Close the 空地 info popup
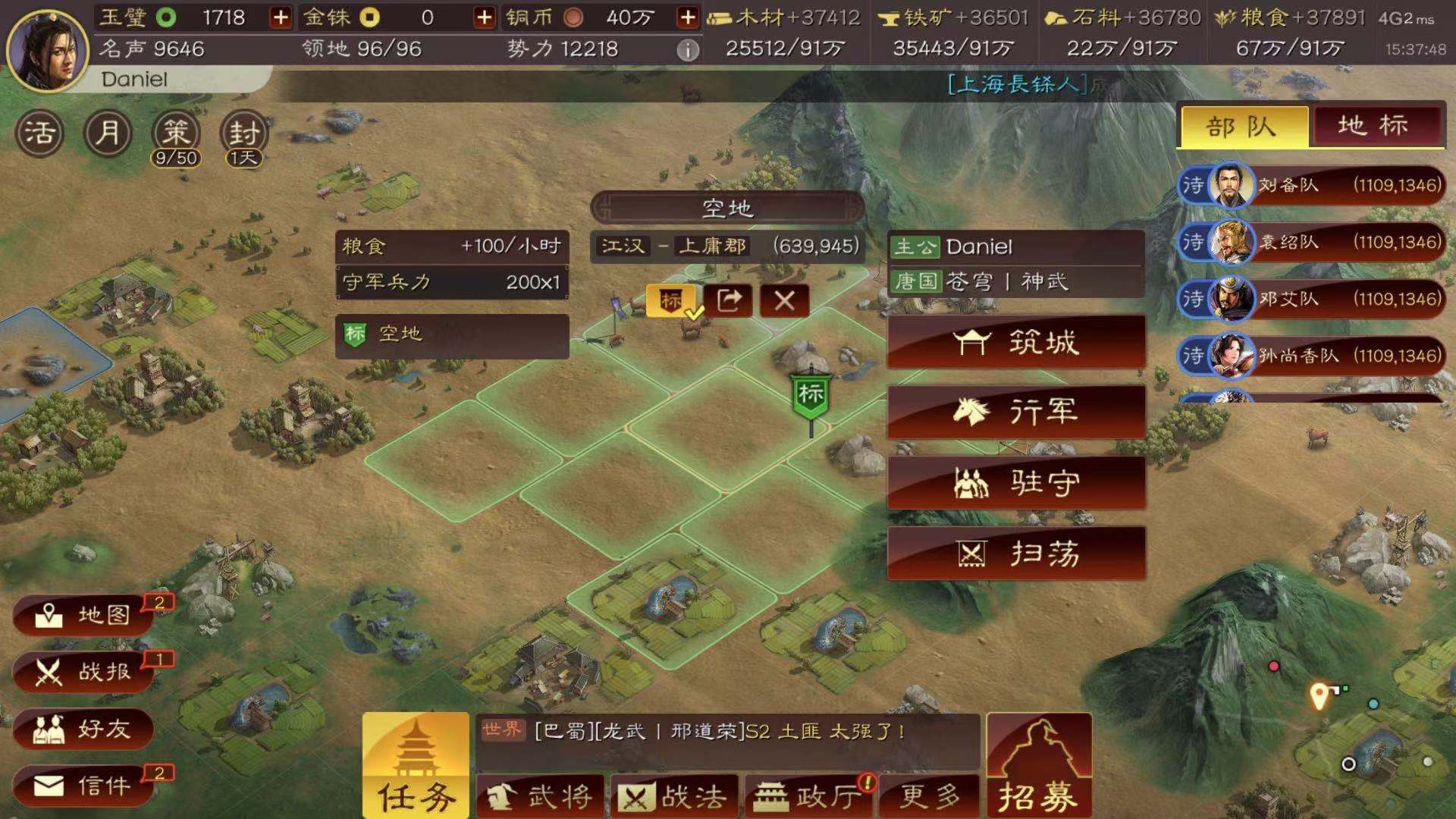The height and width of the screenshot is (819, 1456). click(x=783, y=301)
